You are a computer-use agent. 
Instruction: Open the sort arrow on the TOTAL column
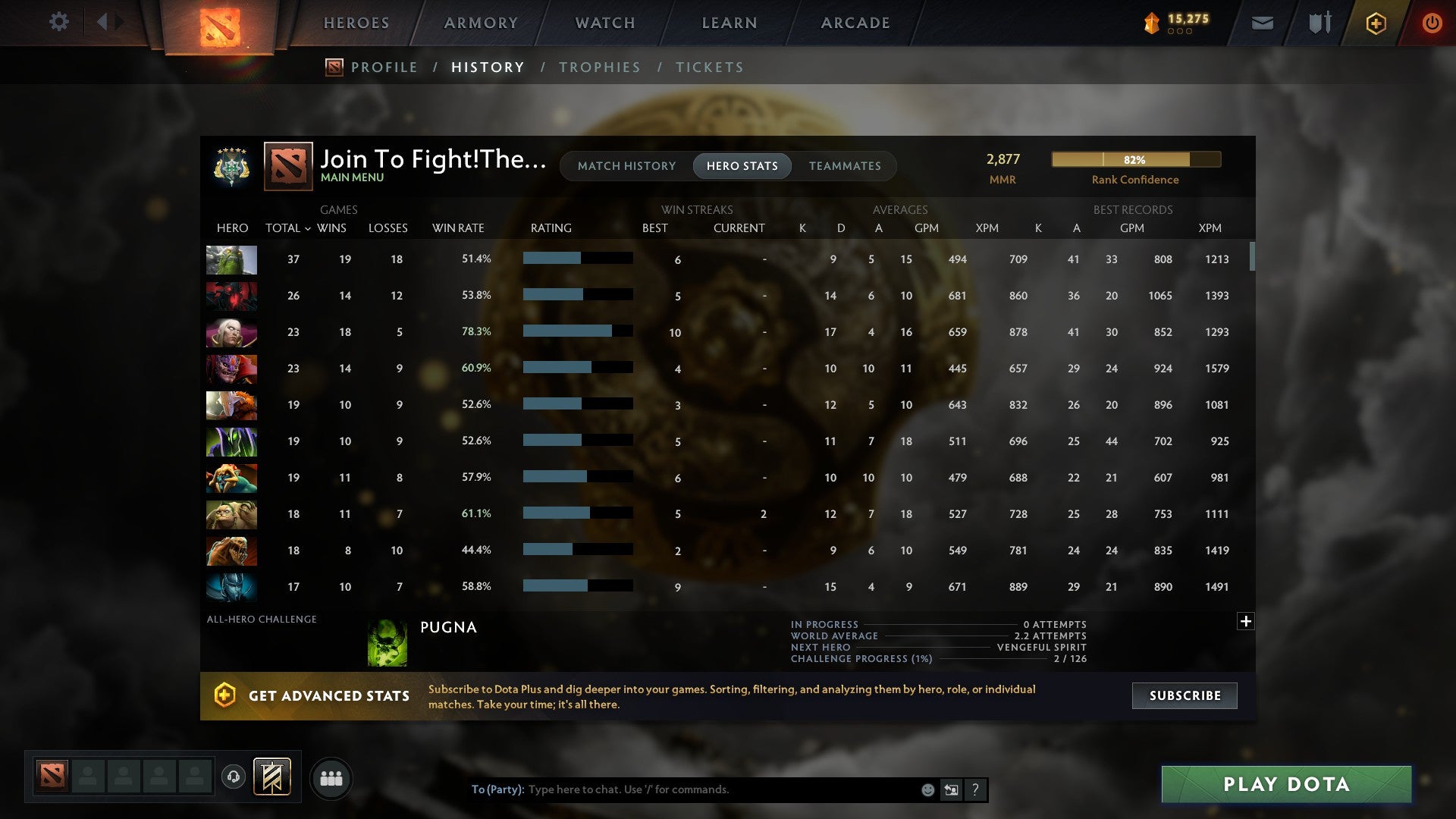point(307,227)
